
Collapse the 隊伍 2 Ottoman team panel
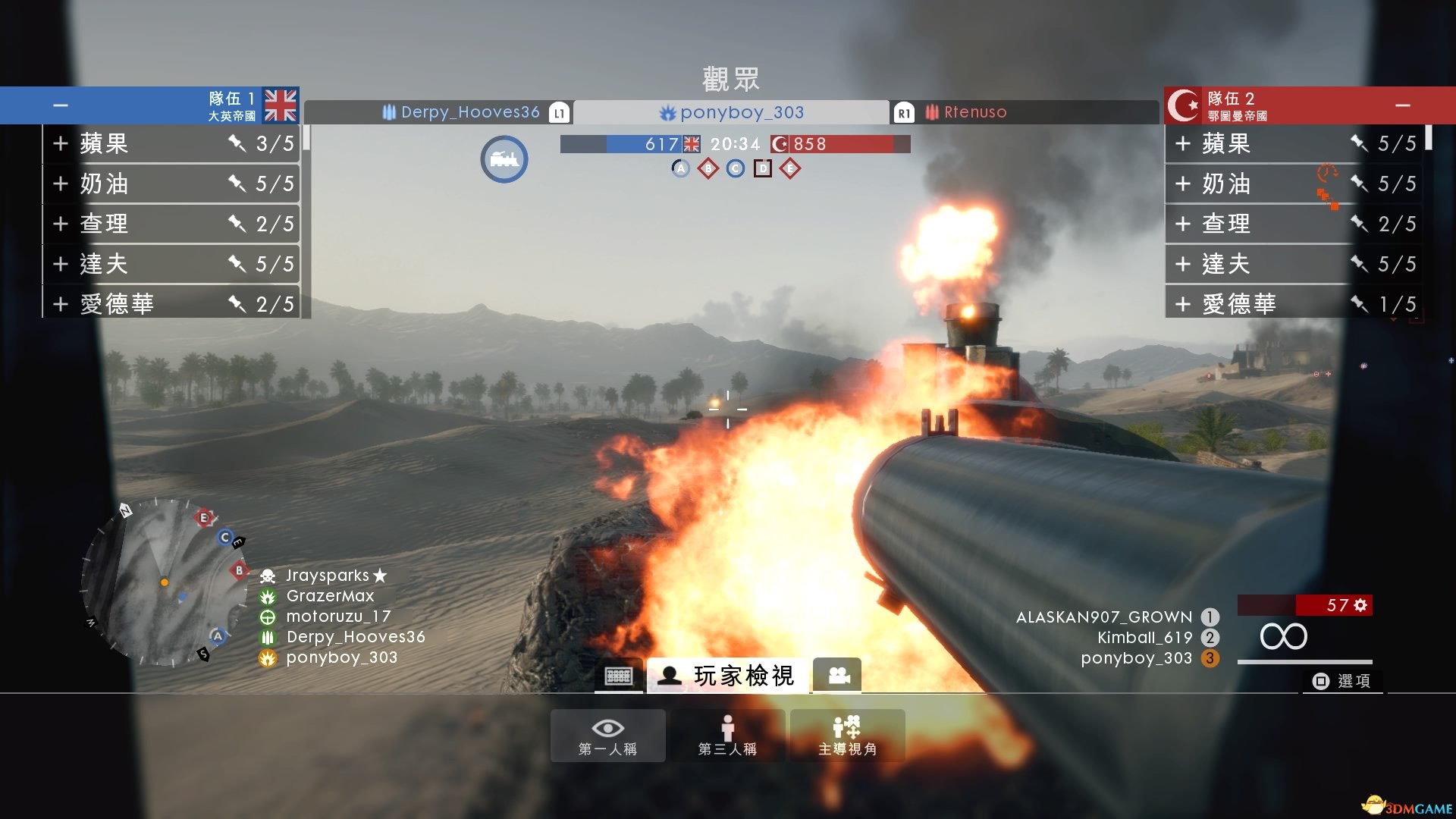pos(1402,105)
